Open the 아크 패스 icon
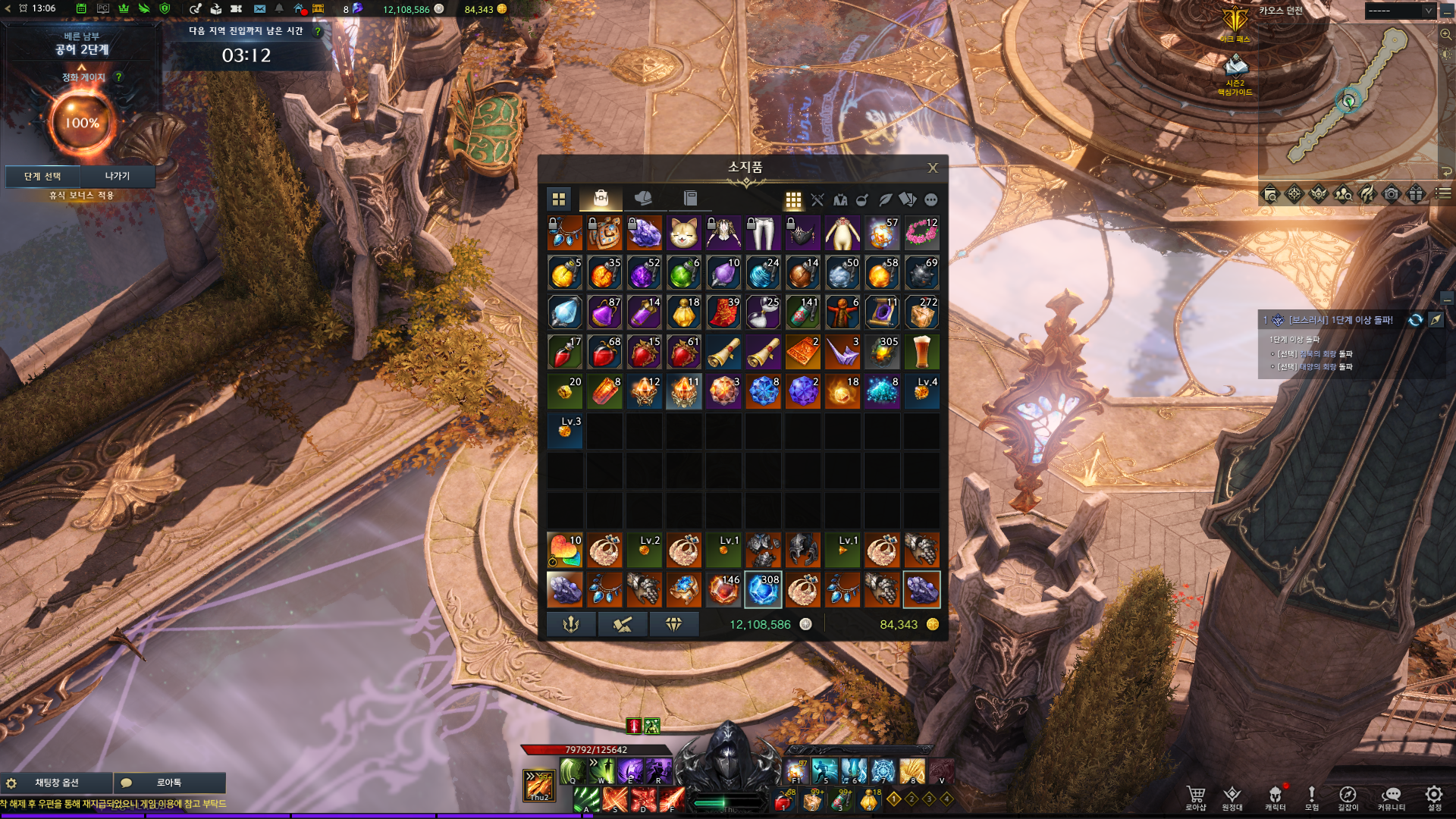 tap(1235, 23)
